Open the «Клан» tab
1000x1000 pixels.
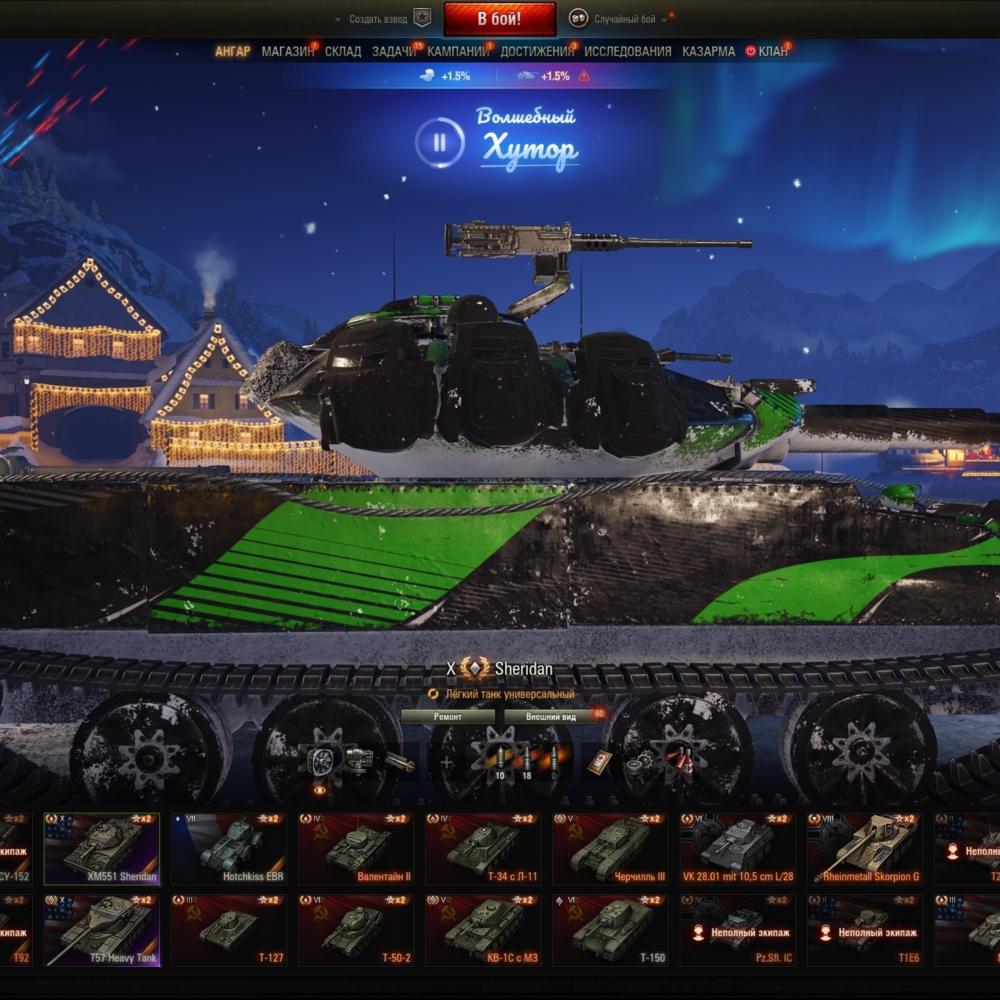(772, 51)
